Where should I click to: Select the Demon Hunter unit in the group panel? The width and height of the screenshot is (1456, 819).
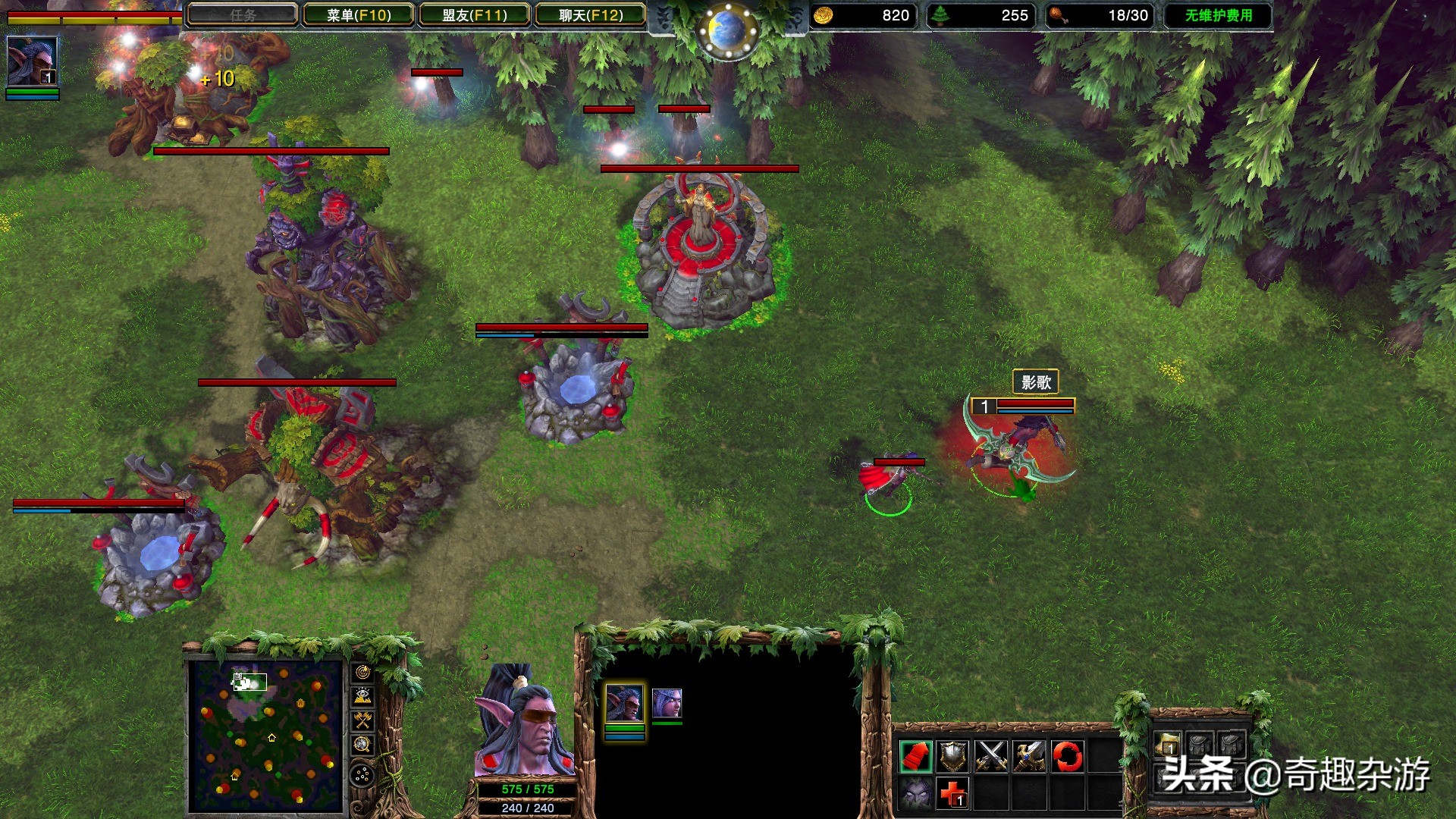pyautogui.click(x=624, y=703)
